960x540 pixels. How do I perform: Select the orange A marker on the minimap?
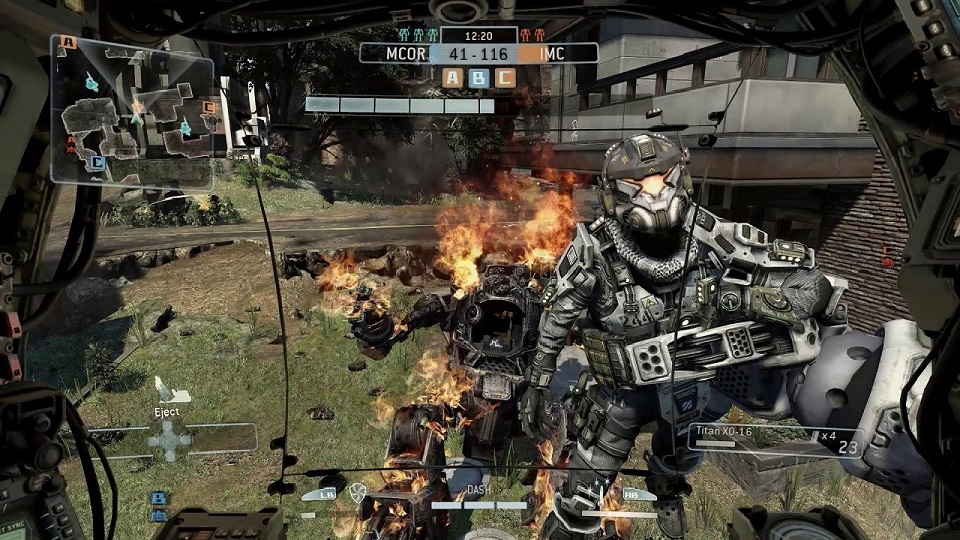(x=68, y=42)
